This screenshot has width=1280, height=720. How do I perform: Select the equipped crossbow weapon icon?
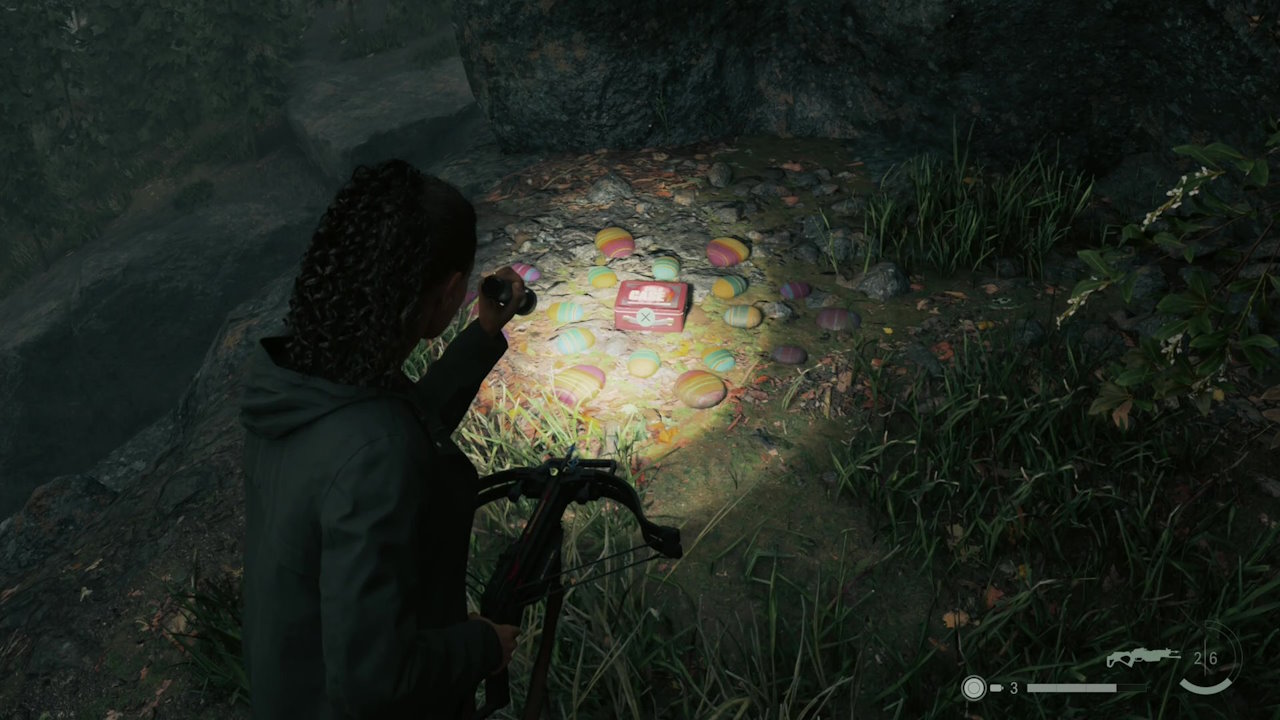click(1143, 657)
